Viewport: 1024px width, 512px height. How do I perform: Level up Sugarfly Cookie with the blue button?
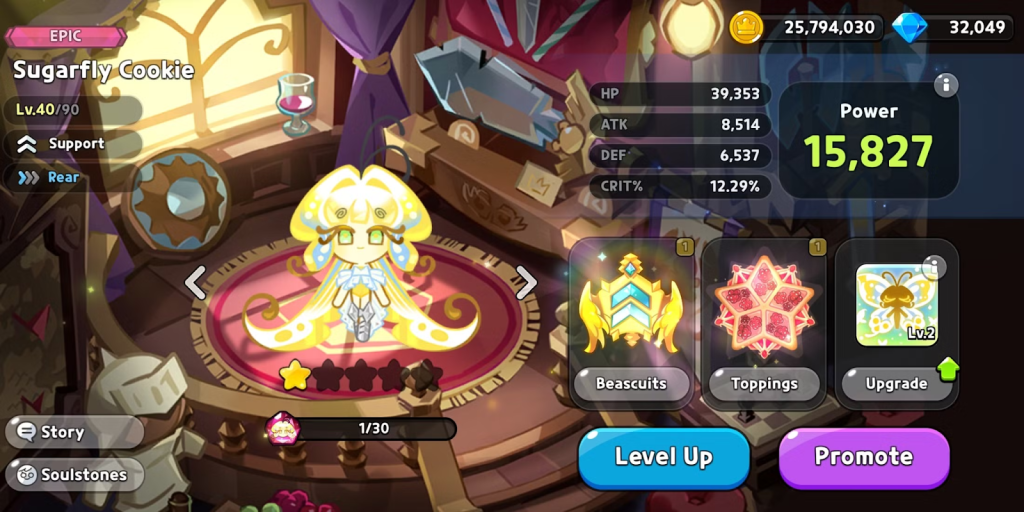[663, 457]
